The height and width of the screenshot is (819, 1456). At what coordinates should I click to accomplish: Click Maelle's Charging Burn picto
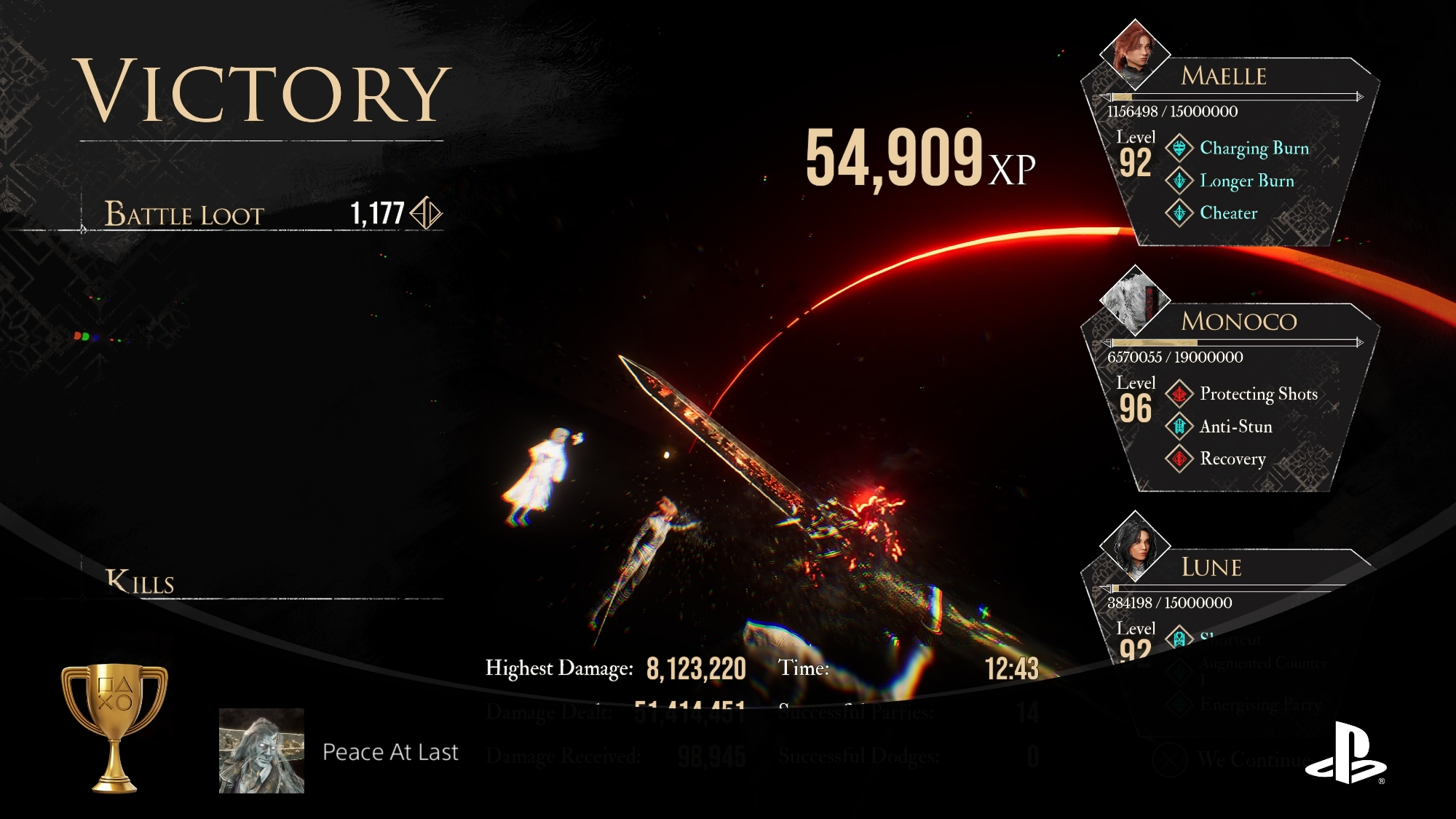[1254, 149]
